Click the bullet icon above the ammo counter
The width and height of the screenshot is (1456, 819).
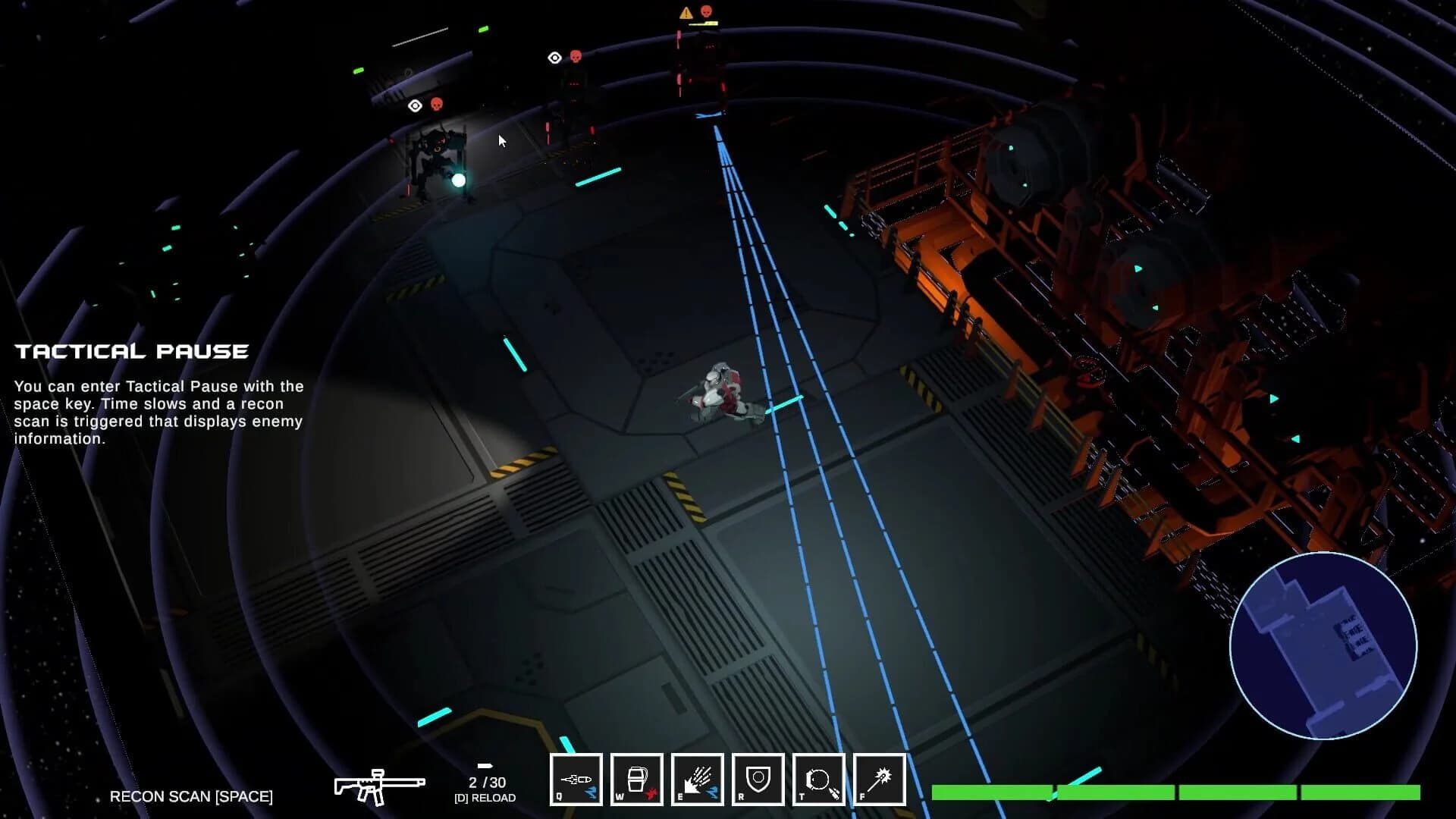pos(485,766)
